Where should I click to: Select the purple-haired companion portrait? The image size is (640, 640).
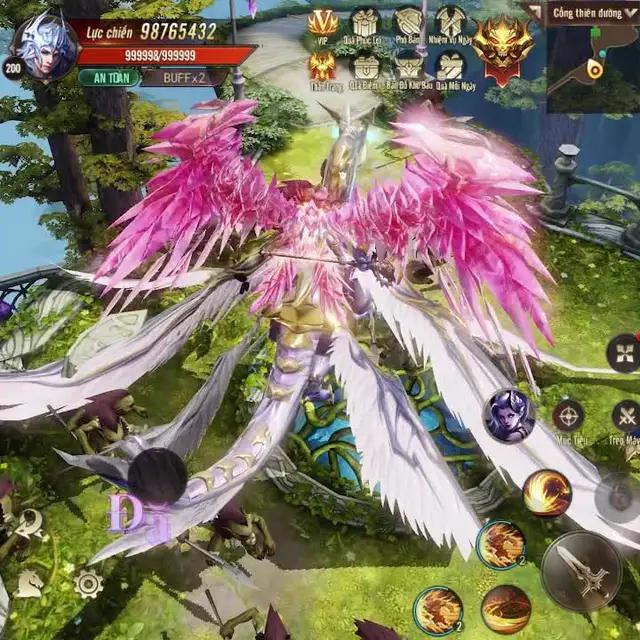coord(509,415)
